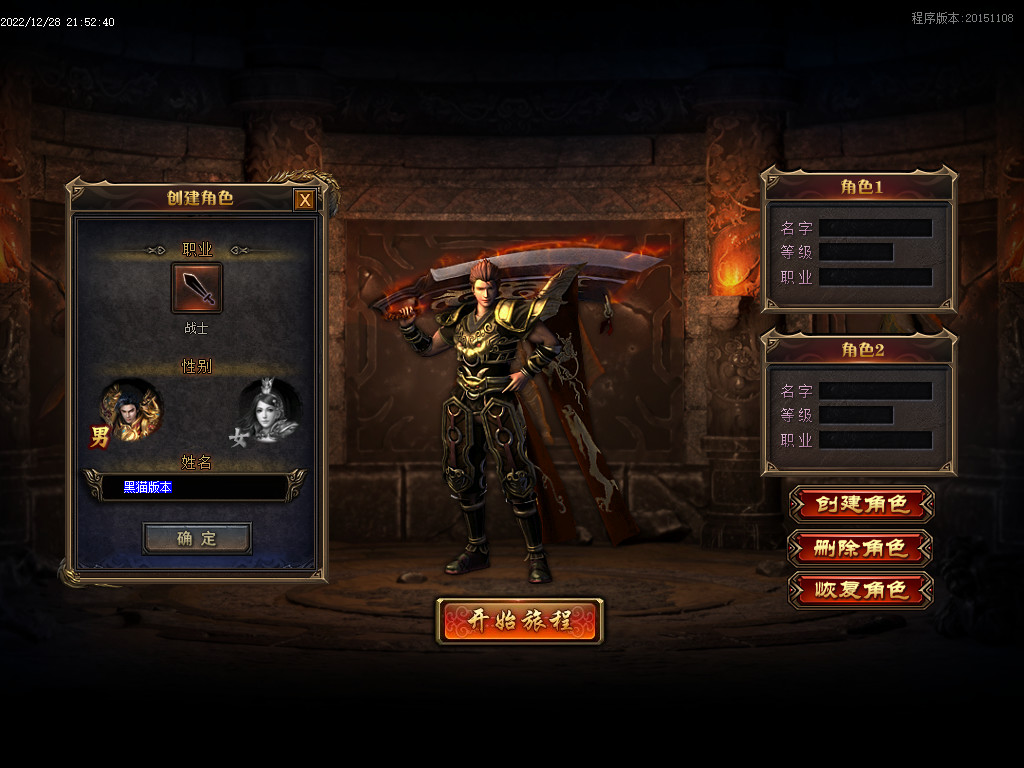Image resolution: width=1024 pixels, height=768 pixels.
Task: Select the 战士 warrior class icon
Action: pos(197,288)
